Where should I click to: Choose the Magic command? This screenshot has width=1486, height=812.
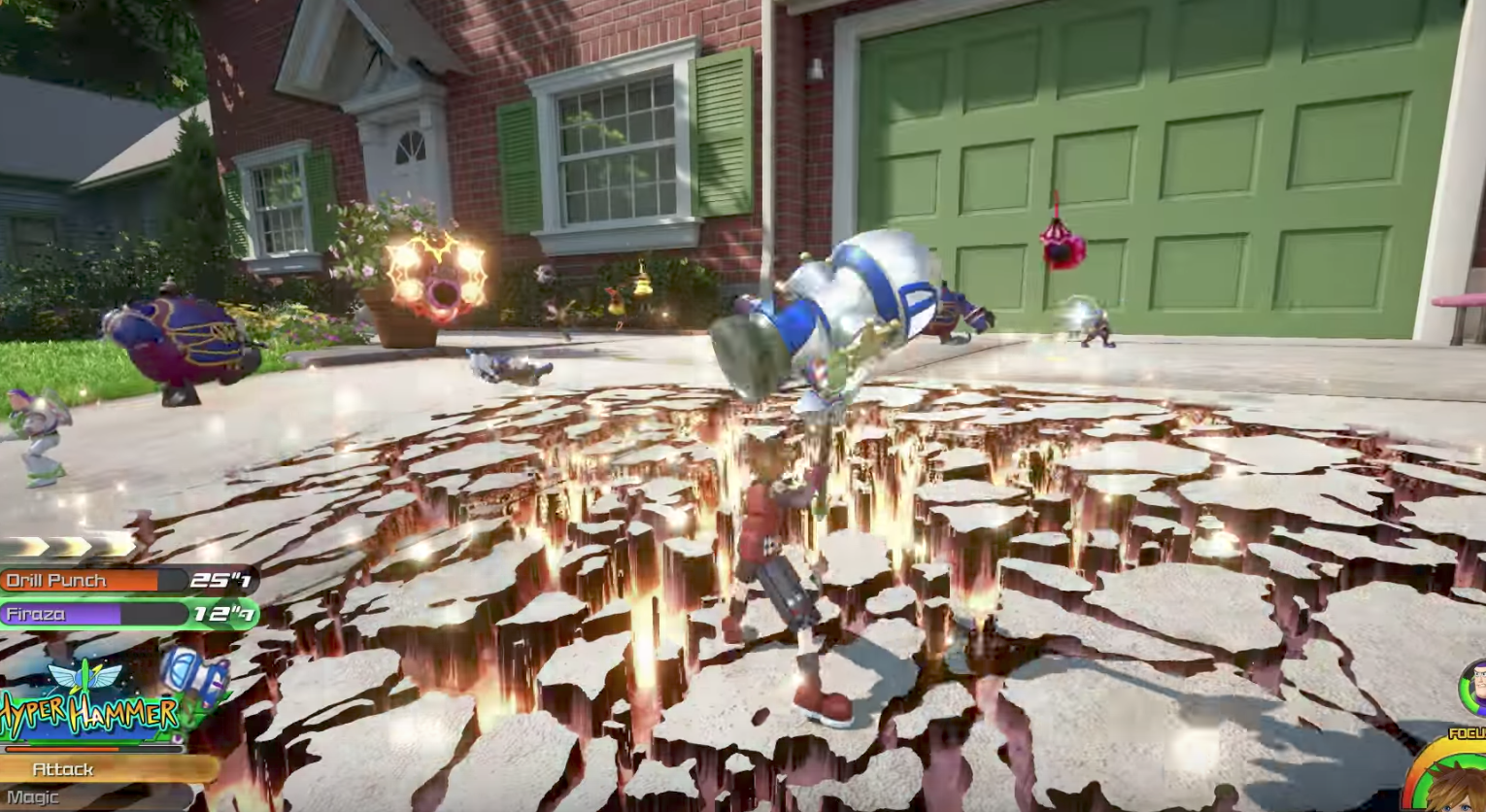coord(58,797)
